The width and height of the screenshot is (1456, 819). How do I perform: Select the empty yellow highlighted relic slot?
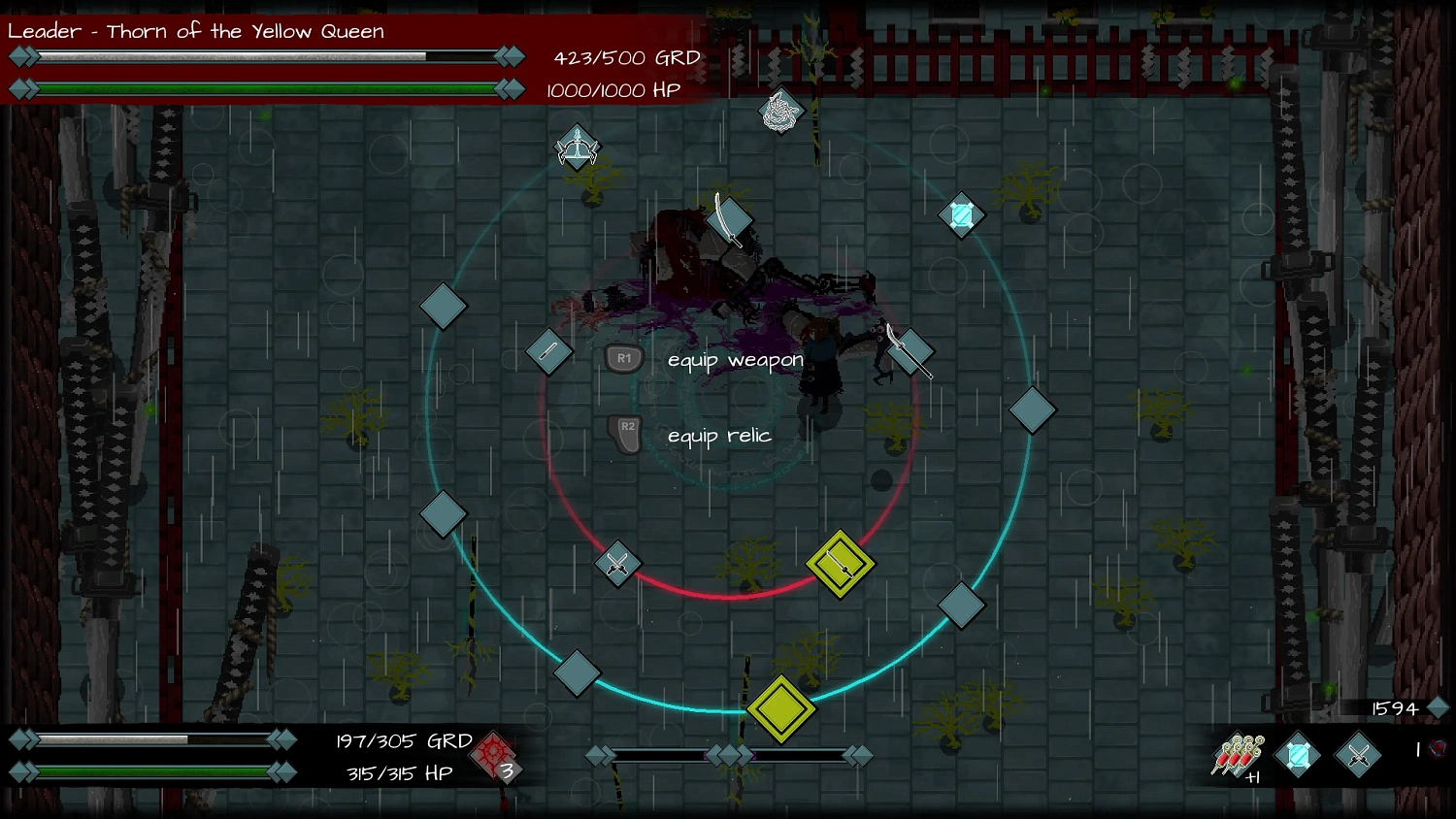(x=781, y=709)
